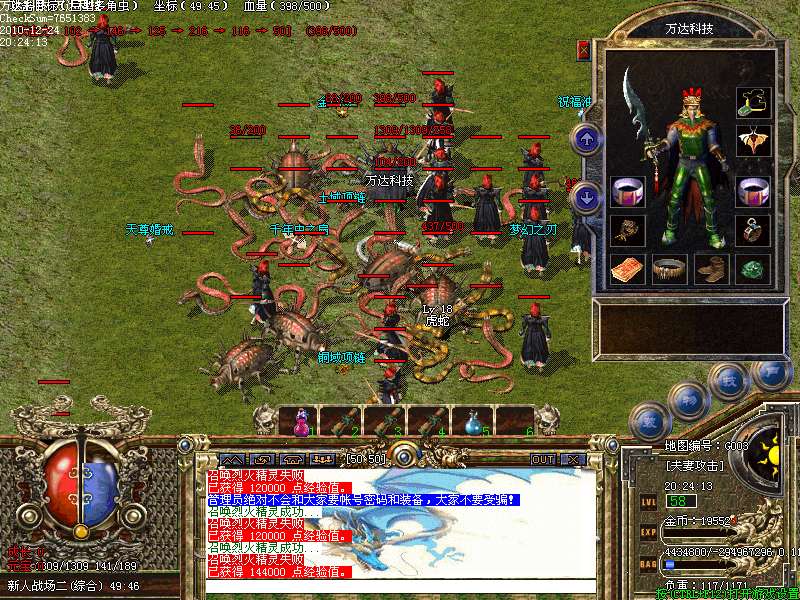This screenshot has width=800, height=600.
Task: Click the up arrow on equipment panel
Action: click(588, 138)
